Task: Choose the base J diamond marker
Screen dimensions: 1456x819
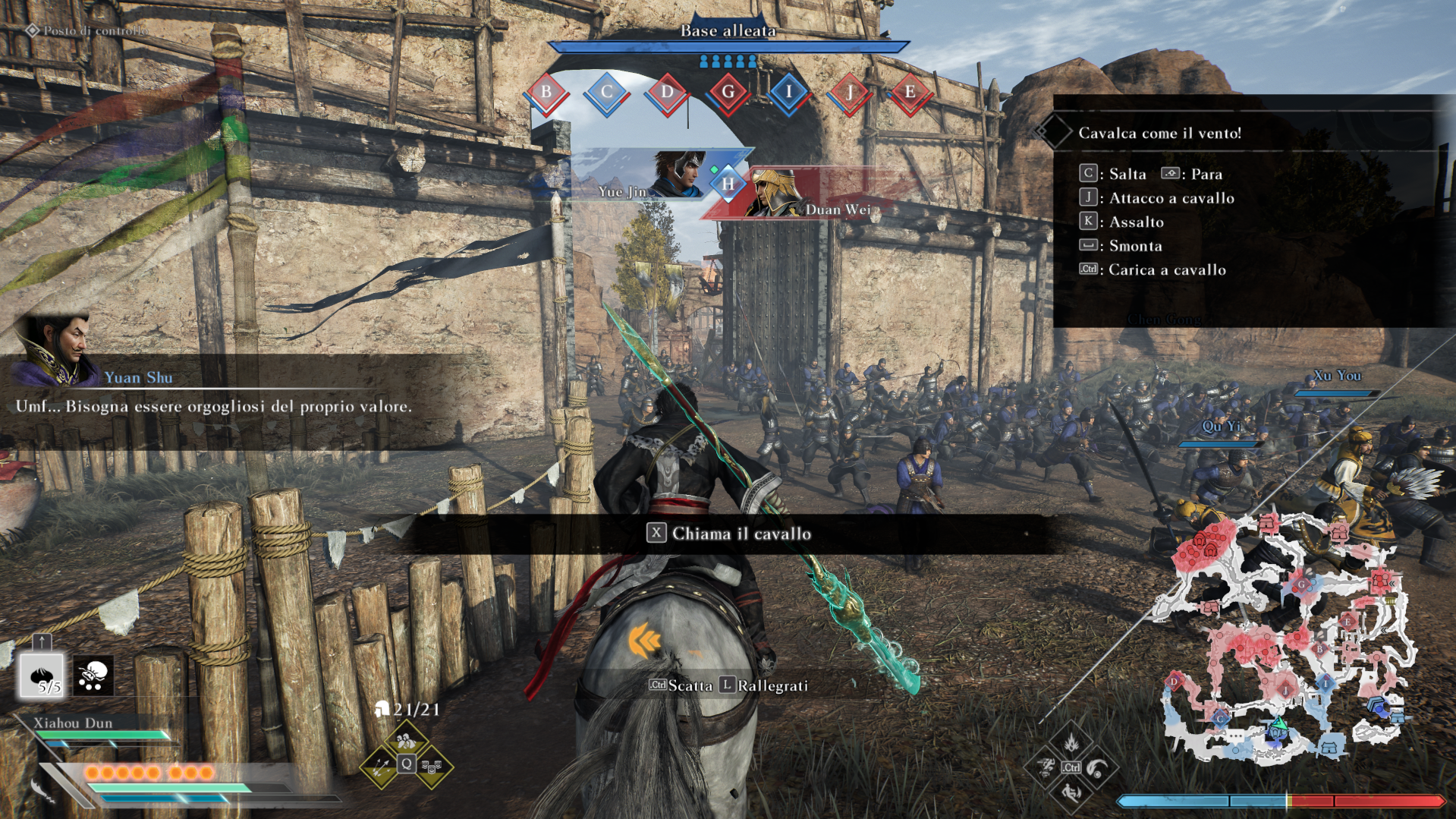Action: [x=849, y=93]
